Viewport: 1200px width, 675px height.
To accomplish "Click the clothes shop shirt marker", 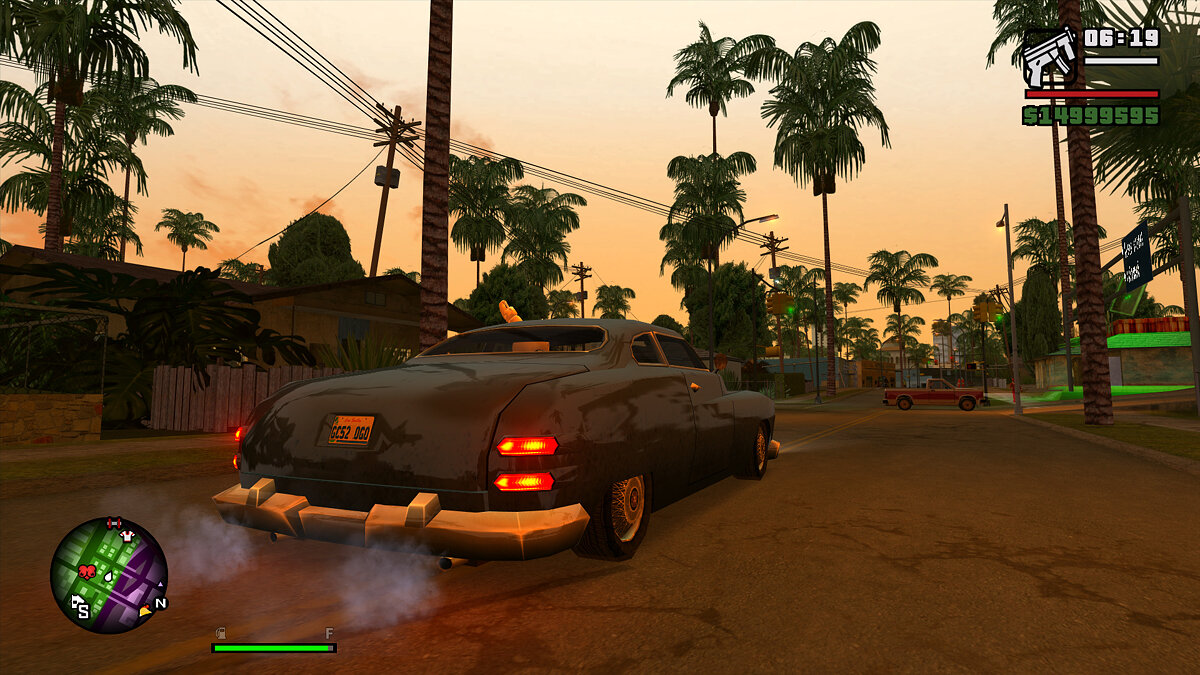I will point(127,536).
